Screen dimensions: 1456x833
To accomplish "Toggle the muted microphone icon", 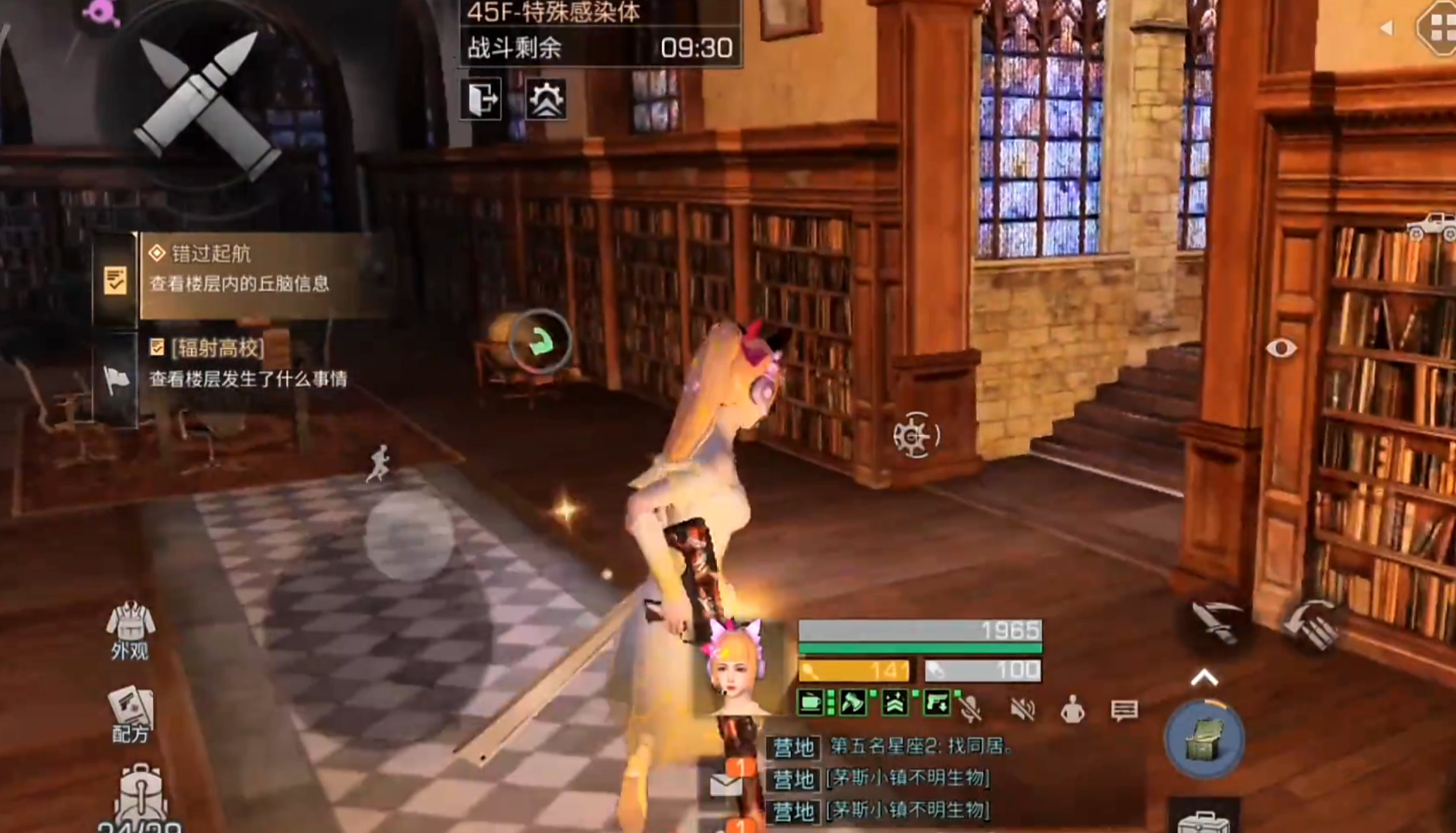I will click(x=971, y=710).
